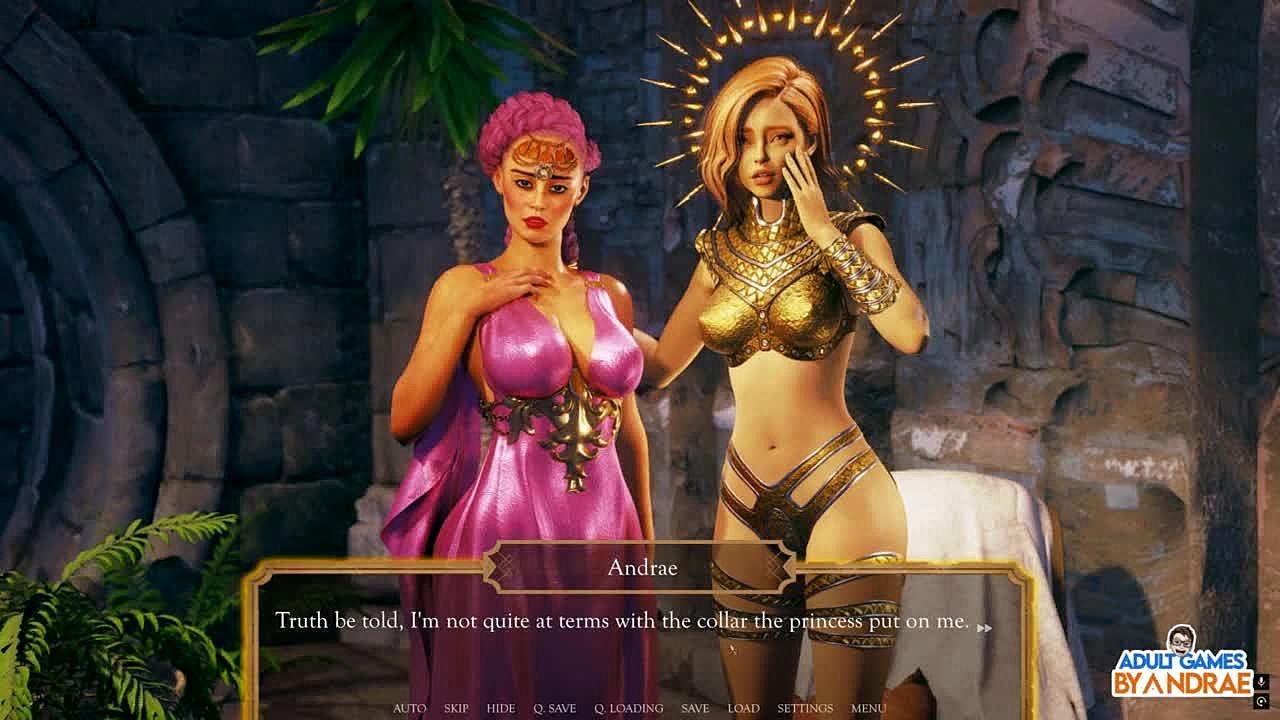Quick save with Q. Save
The height and width of the screenshot is (720, 1280).
click(x=555, y=708)
